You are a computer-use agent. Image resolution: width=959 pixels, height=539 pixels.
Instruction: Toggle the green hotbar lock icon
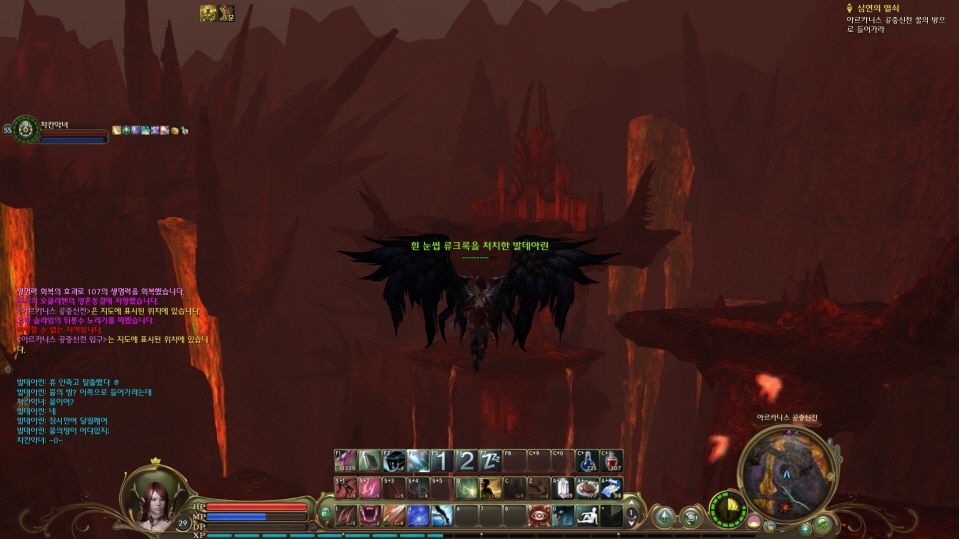click(x=325, y=515)
